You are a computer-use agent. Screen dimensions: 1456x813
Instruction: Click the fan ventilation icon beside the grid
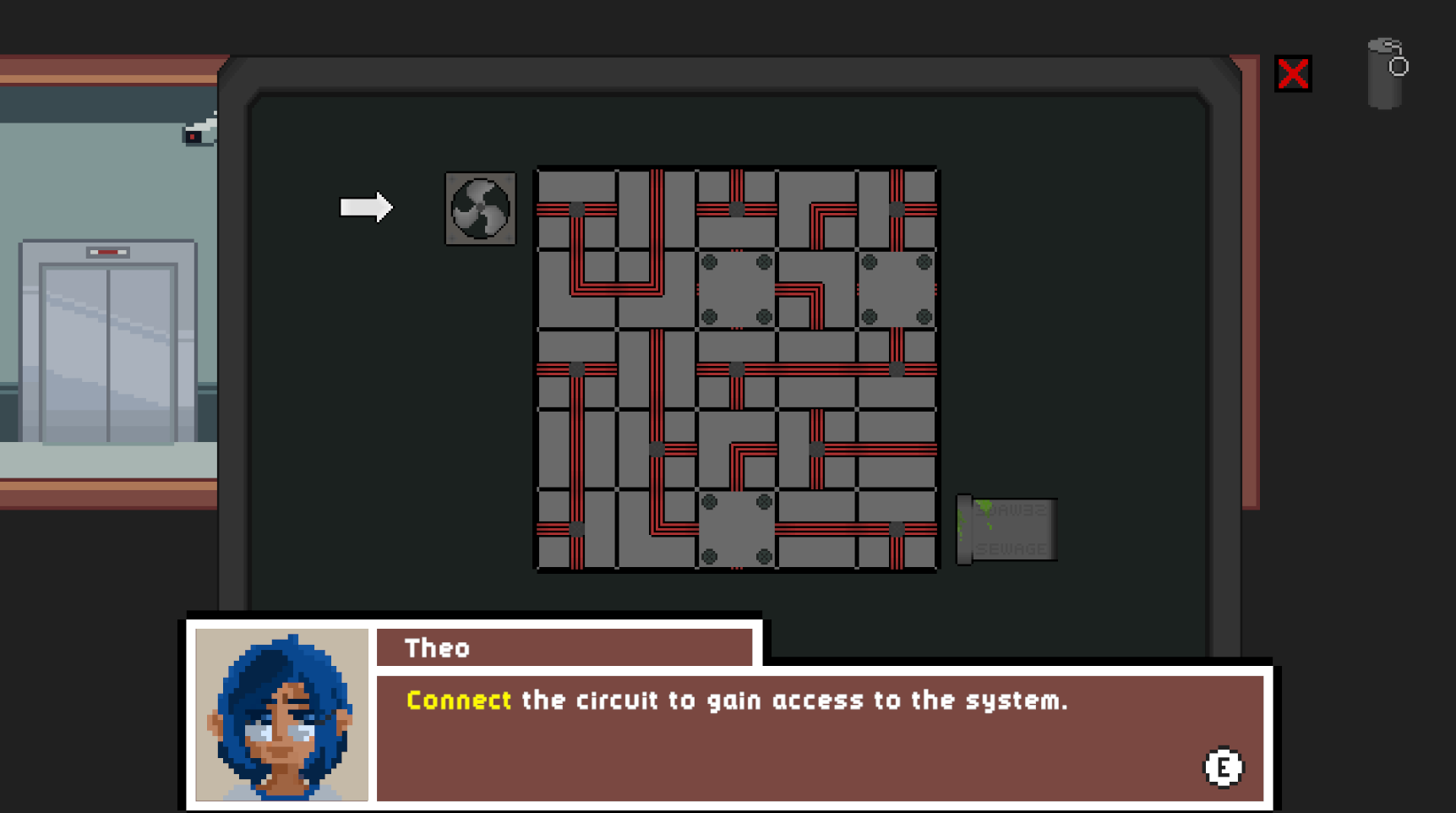click(x=480, y=207)
